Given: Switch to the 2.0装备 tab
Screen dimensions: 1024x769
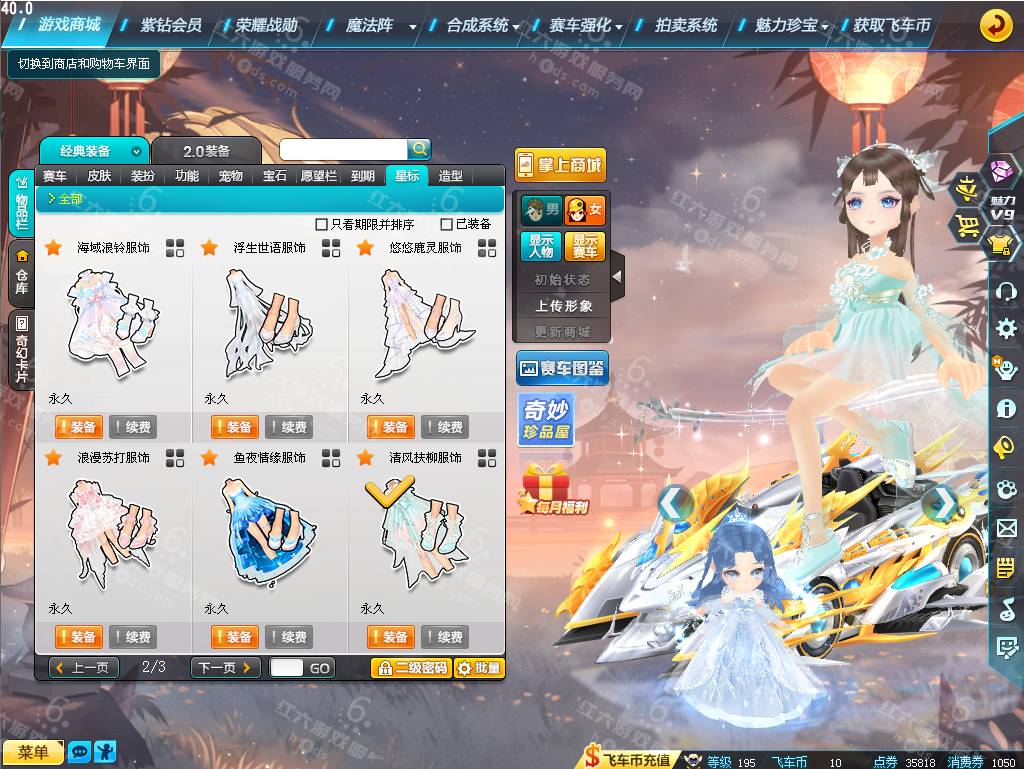Looking at the screenshot, I should click(x=206, y=151).
